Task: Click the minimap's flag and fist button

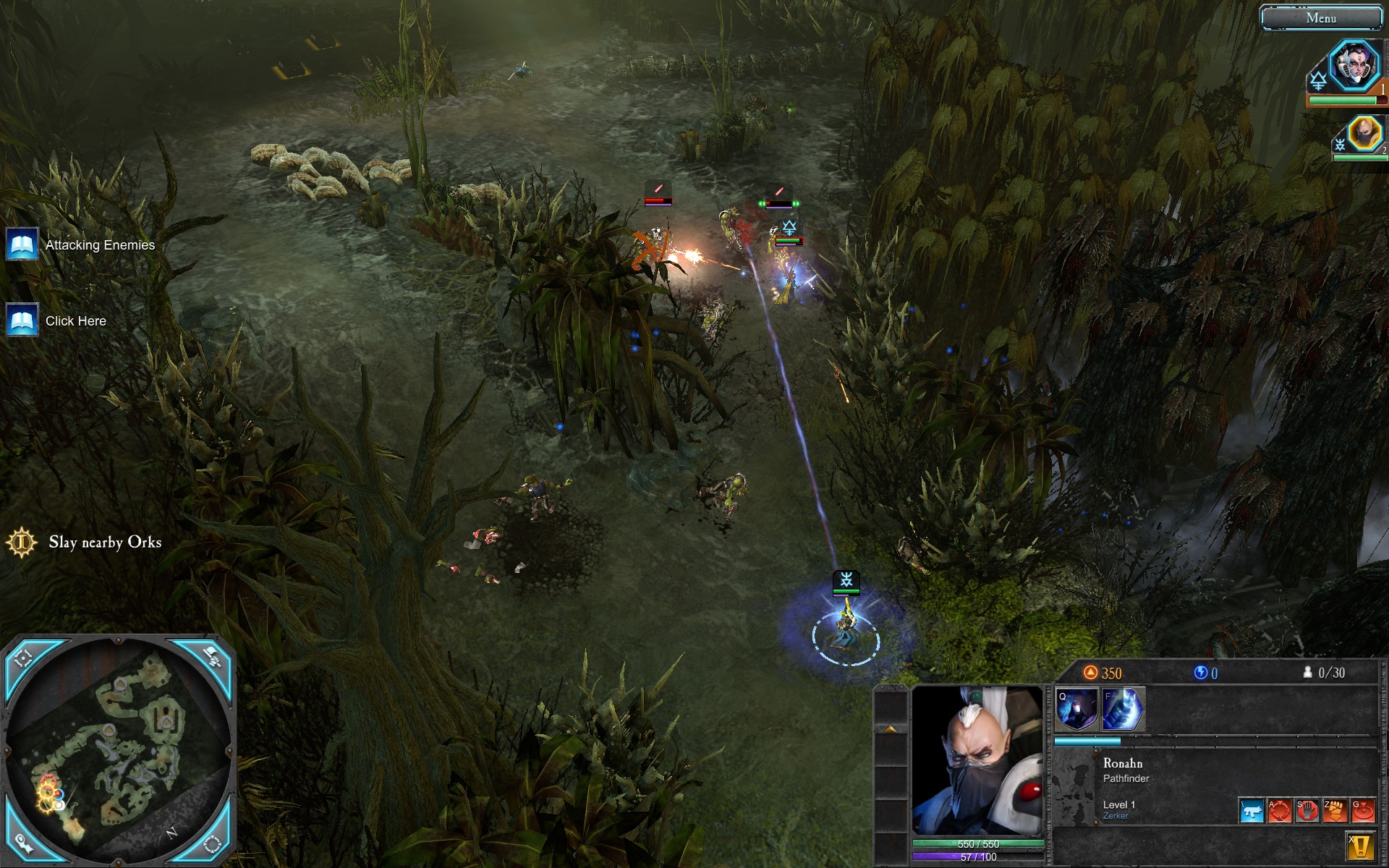Action: coord(212,657)
